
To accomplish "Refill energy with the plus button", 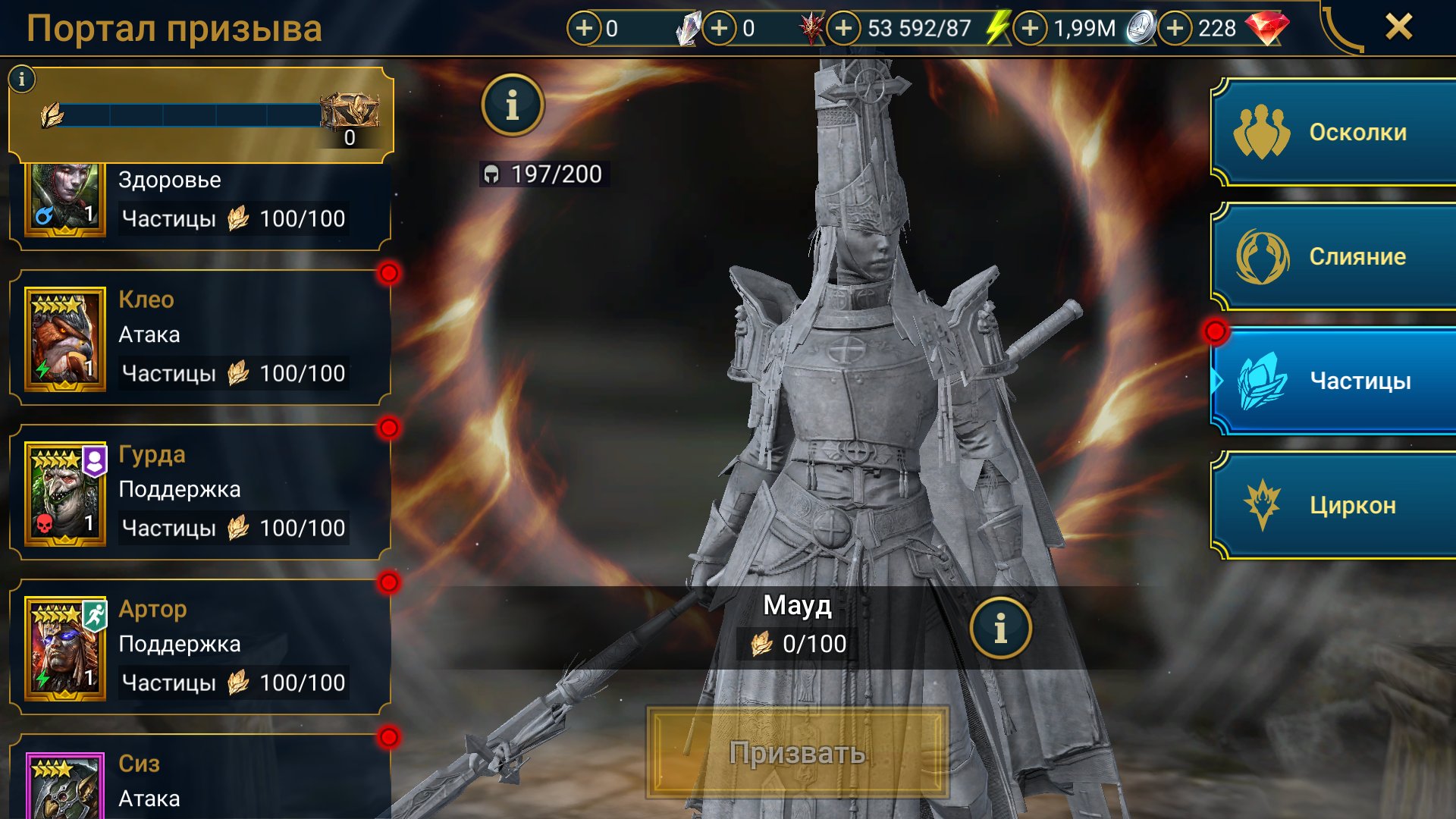I will tap(843, 29).
